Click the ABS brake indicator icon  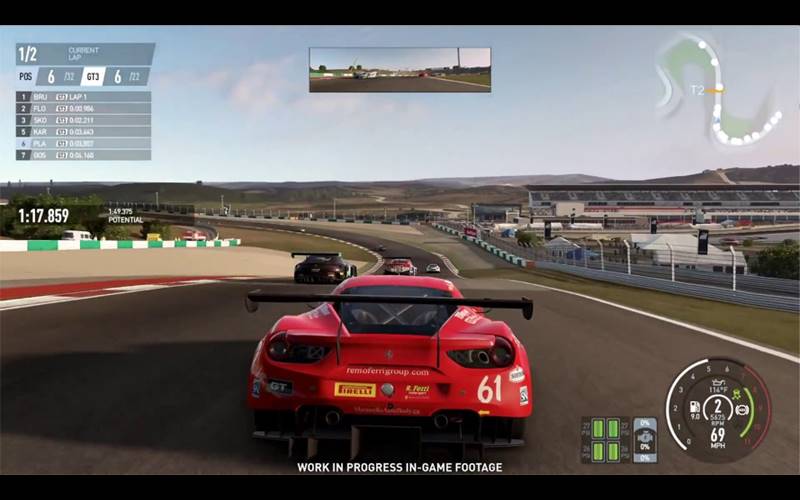[741, 409]
